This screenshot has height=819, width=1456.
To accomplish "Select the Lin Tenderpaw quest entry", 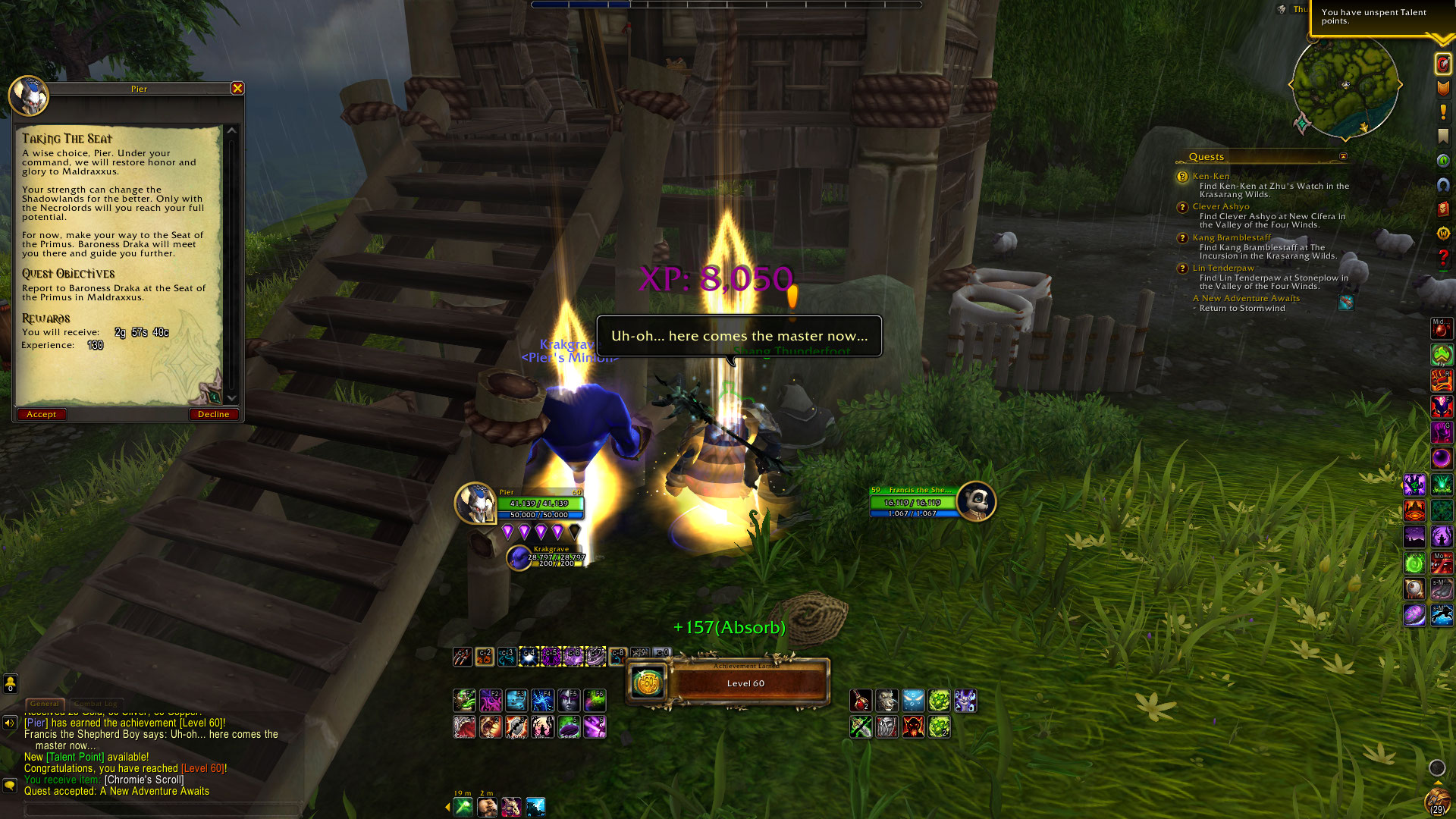I will click(x=1222, y=268).
